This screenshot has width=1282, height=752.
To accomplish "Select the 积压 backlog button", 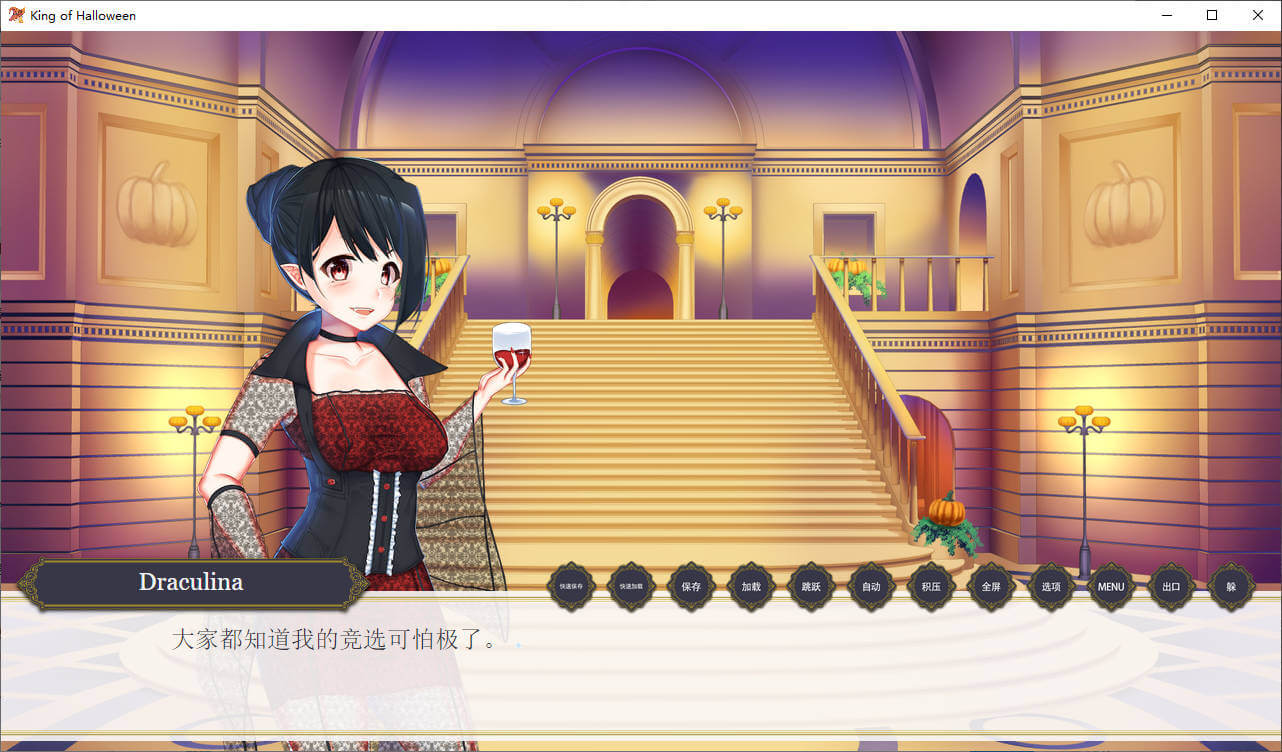I will [x=931, y=587].
